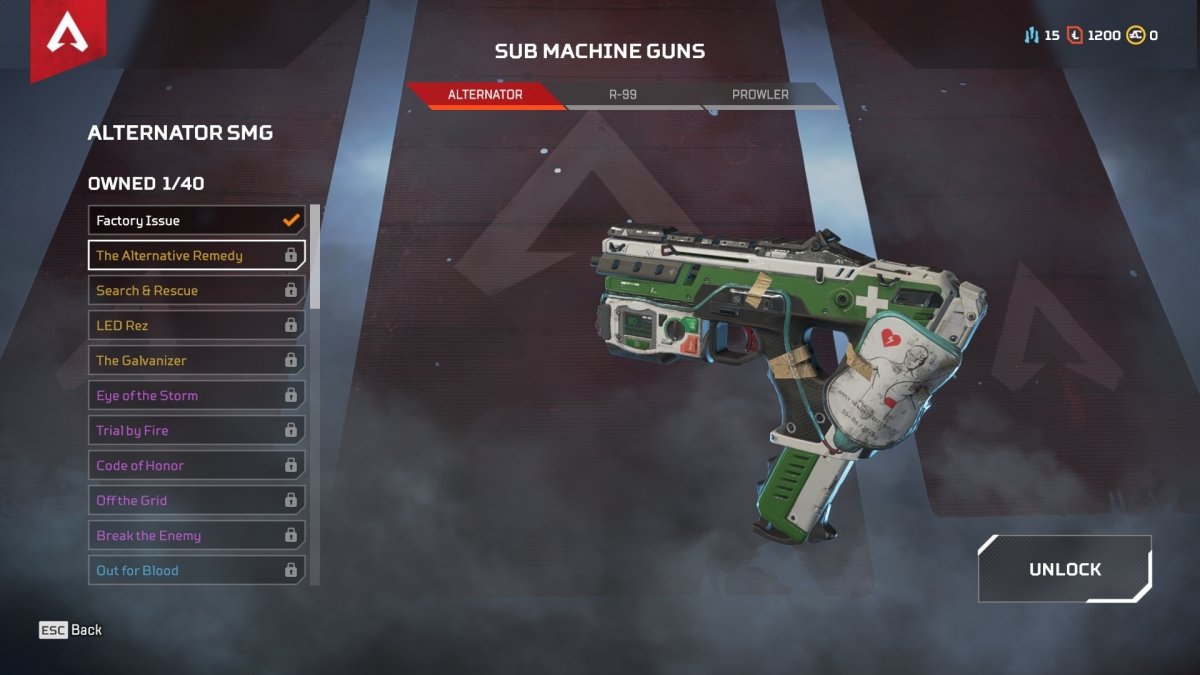Switch to the Alternator tab
The width and height of the screenshot is (1200, 675).
point(485,95)
